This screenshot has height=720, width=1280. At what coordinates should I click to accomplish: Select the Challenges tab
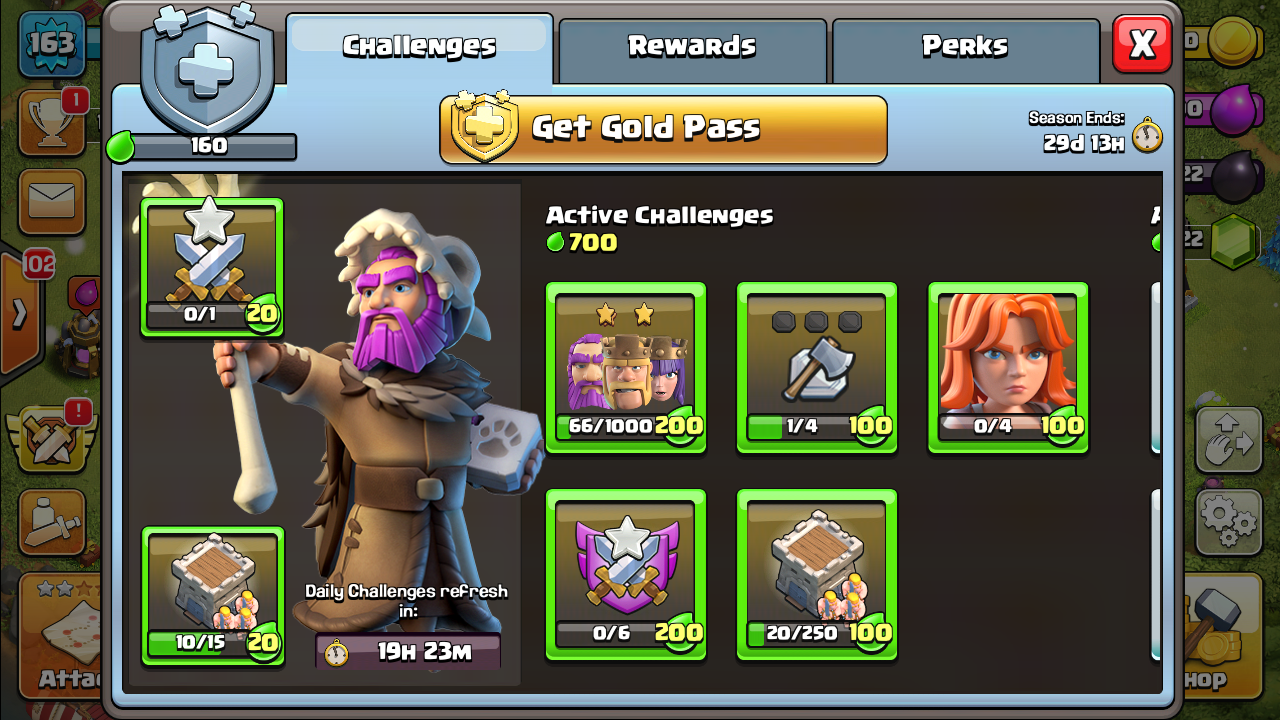419,45
